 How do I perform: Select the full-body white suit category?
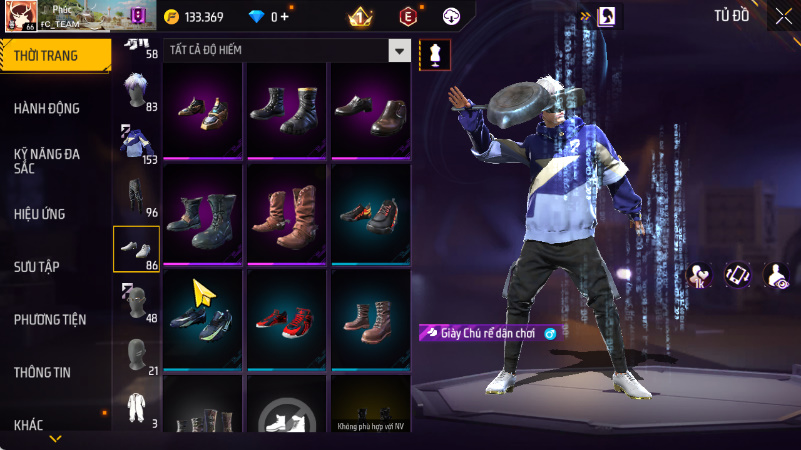coord(136,407)
